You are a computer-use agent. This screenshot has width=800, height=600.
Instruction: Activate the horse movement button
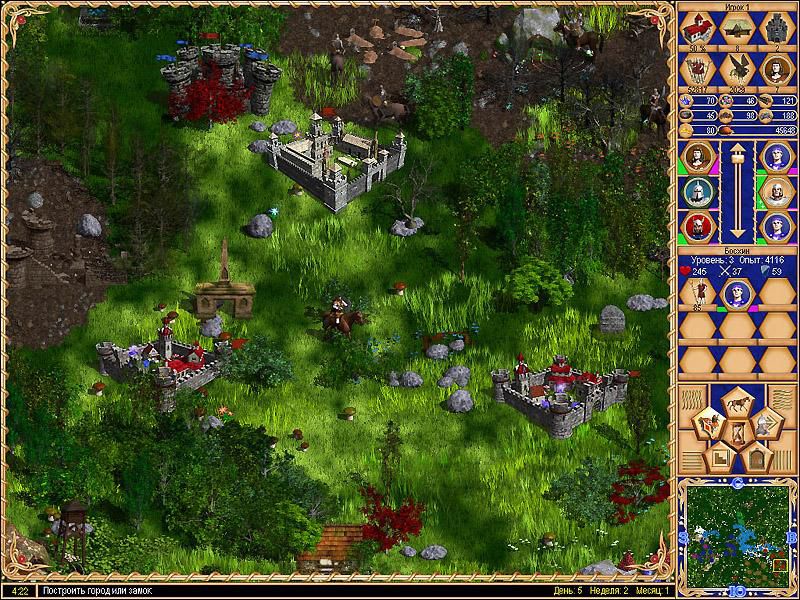pos(737,404)
